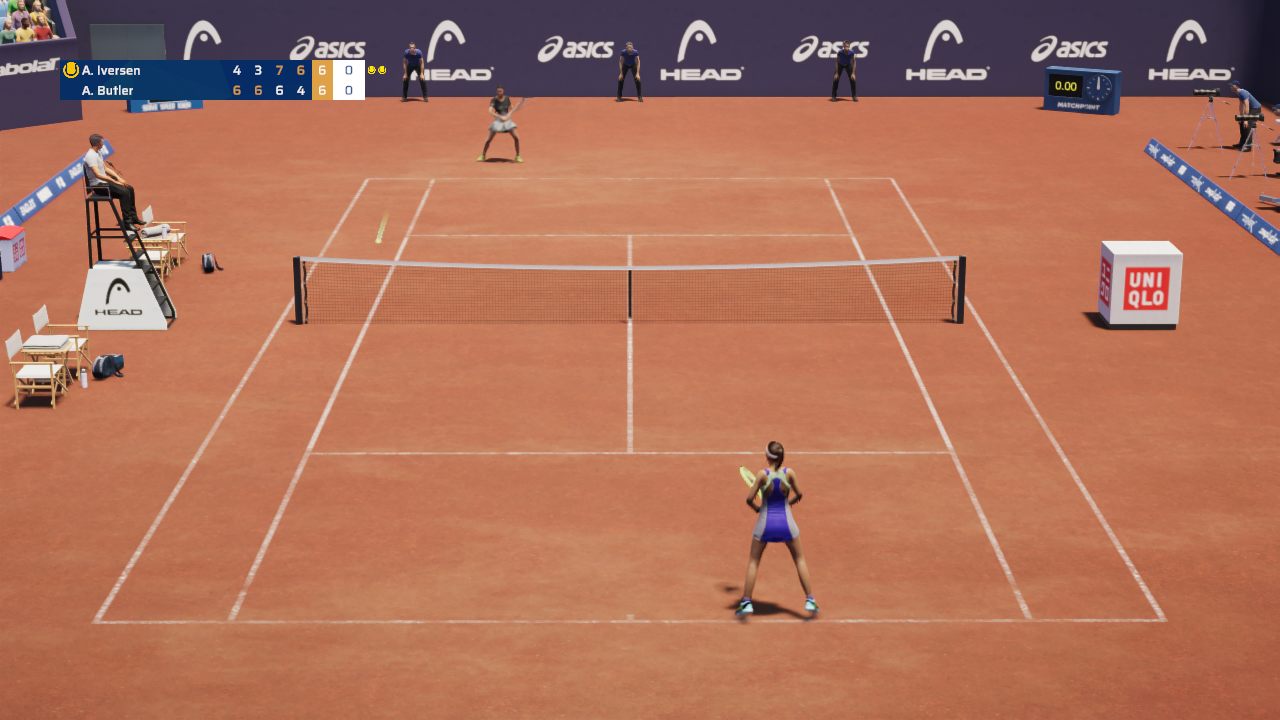
Task: Select the name A. Butler on the scoreboard
Action: pyautogui.click(x=108, y=89)
